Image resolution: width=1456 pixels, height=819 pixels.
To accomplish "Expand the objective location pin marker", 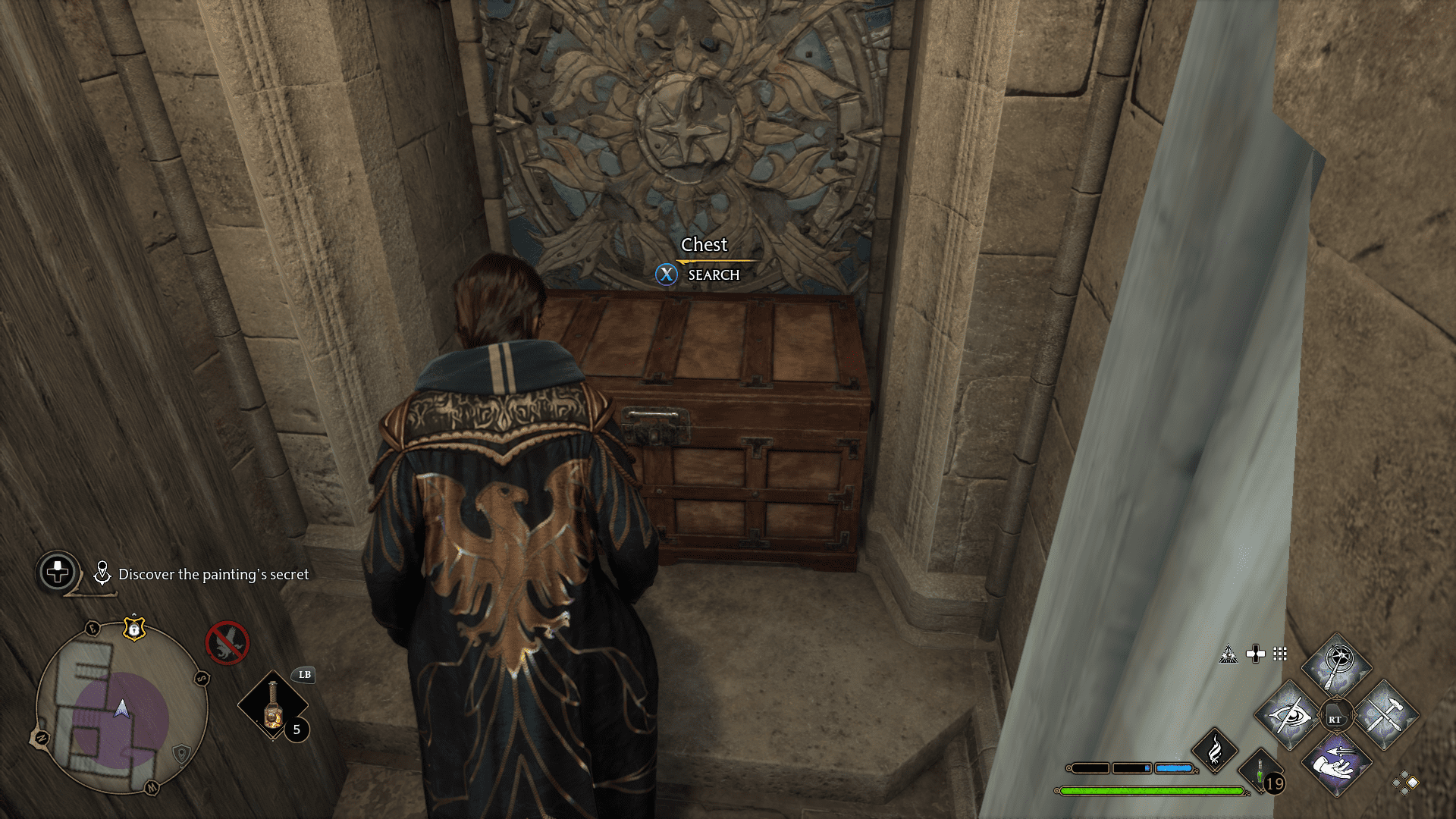I will pos(102,573).
